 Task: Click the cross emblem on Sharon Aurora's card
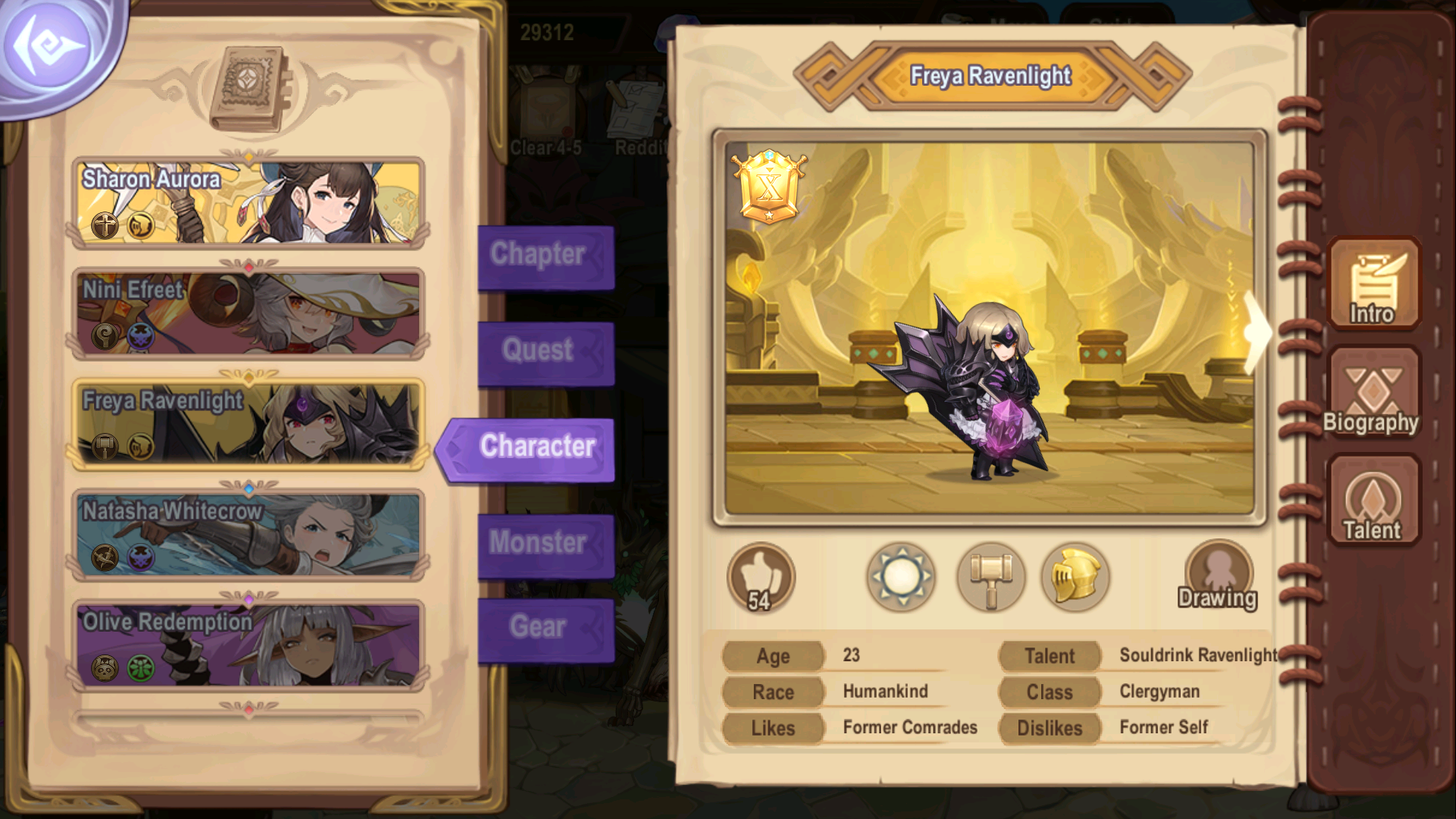point(105,224)
